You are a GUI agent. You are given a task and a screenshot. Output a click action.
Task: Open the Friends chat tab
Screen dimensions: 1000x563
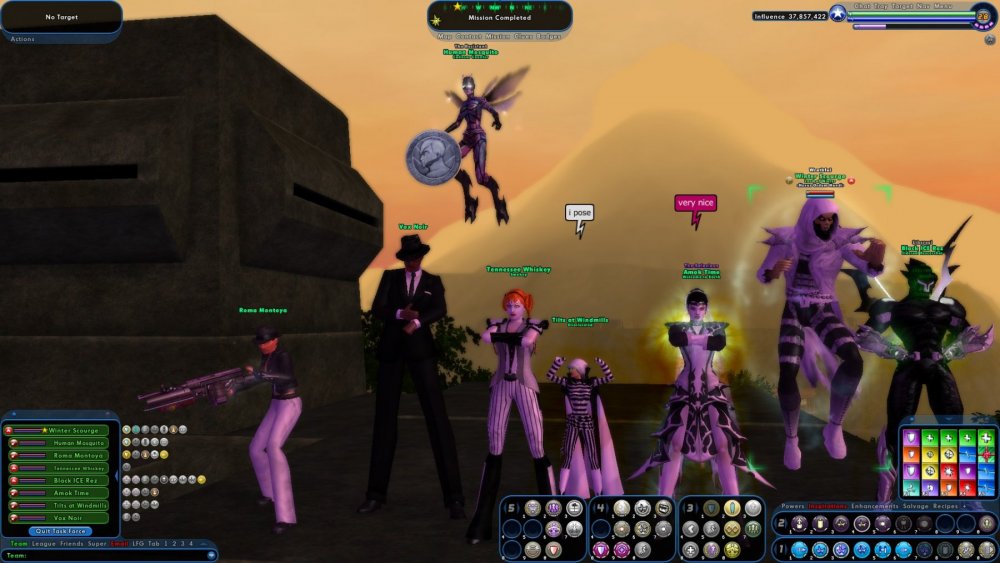(x=71, y=543)
